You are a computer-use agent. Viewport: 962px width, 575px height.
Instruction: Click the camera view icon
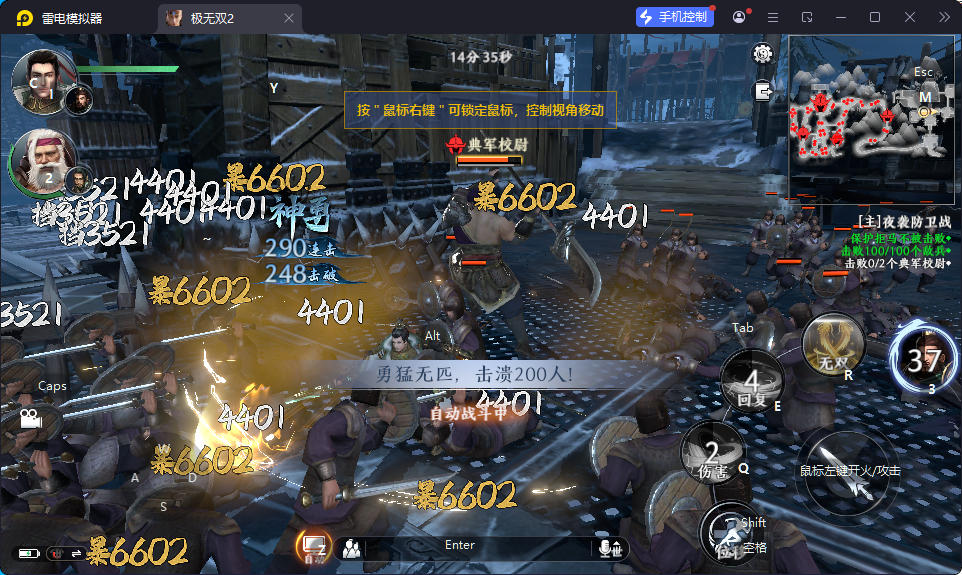click(27, 418)
